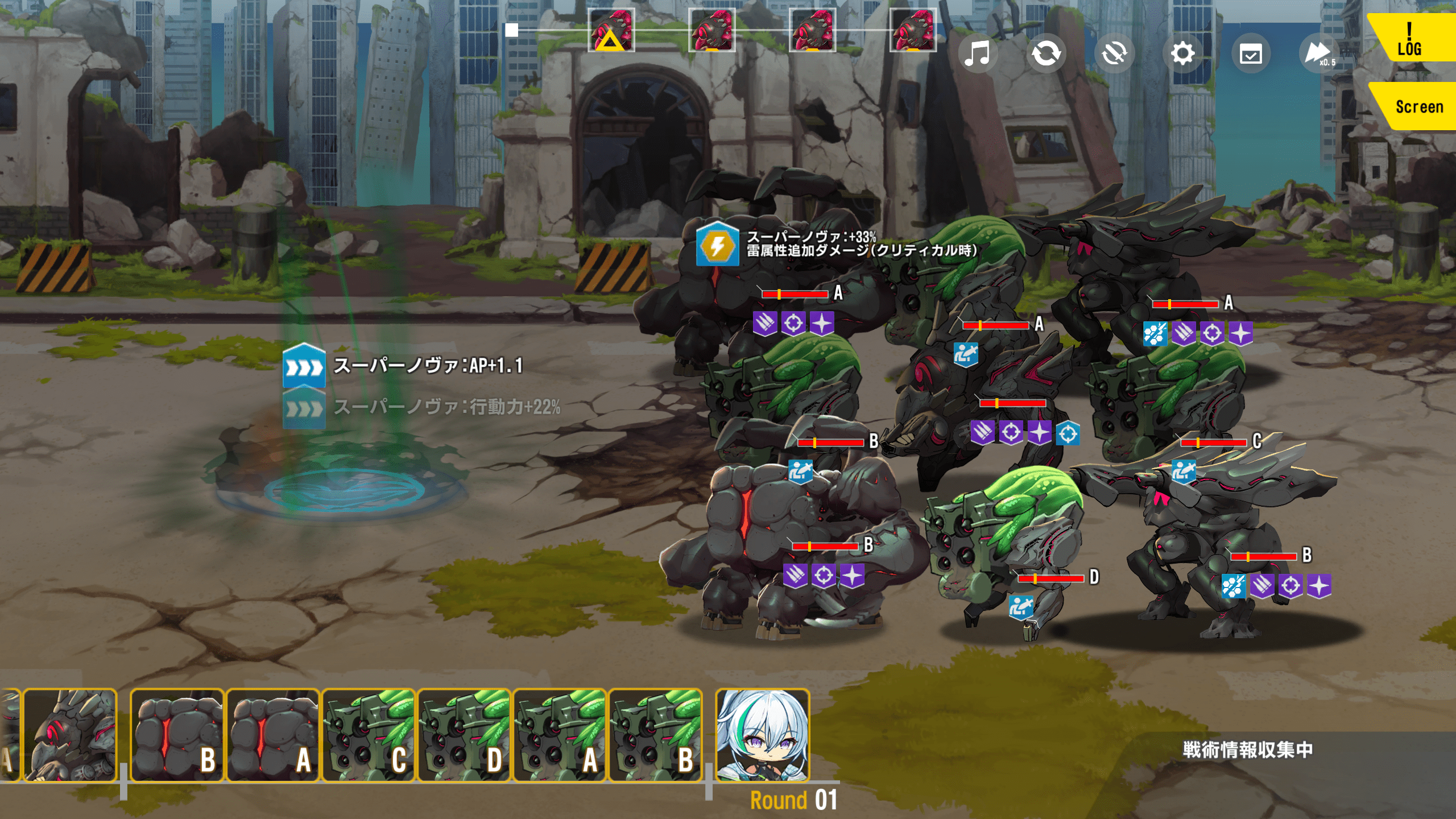Select the green creature C turn portrait
This screenshot has height=819, width=1456.
click(369, 735)
